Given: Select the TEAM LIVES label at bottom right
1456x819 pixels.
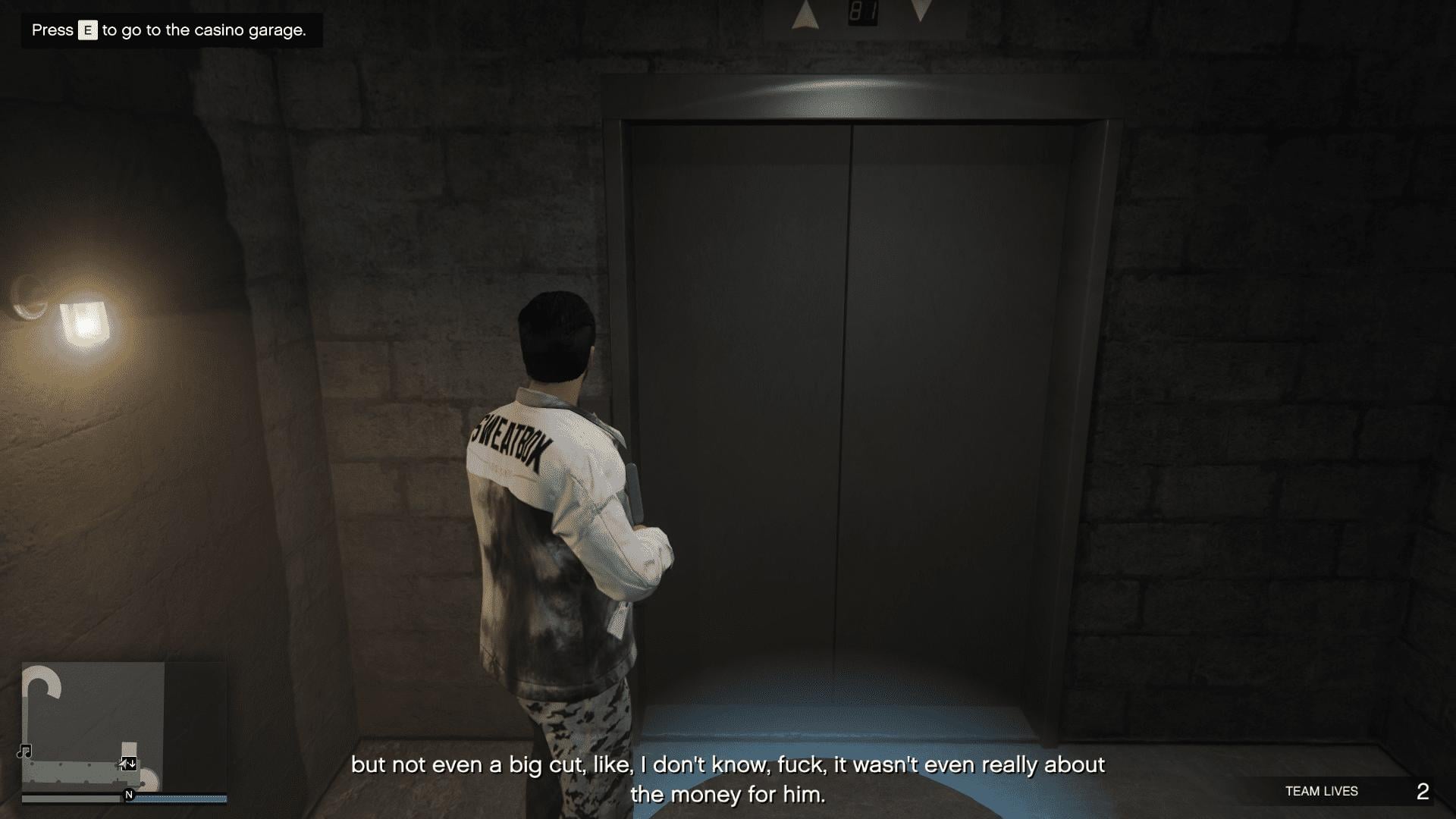Looking at the screenshot, I should coord(1320,791).
